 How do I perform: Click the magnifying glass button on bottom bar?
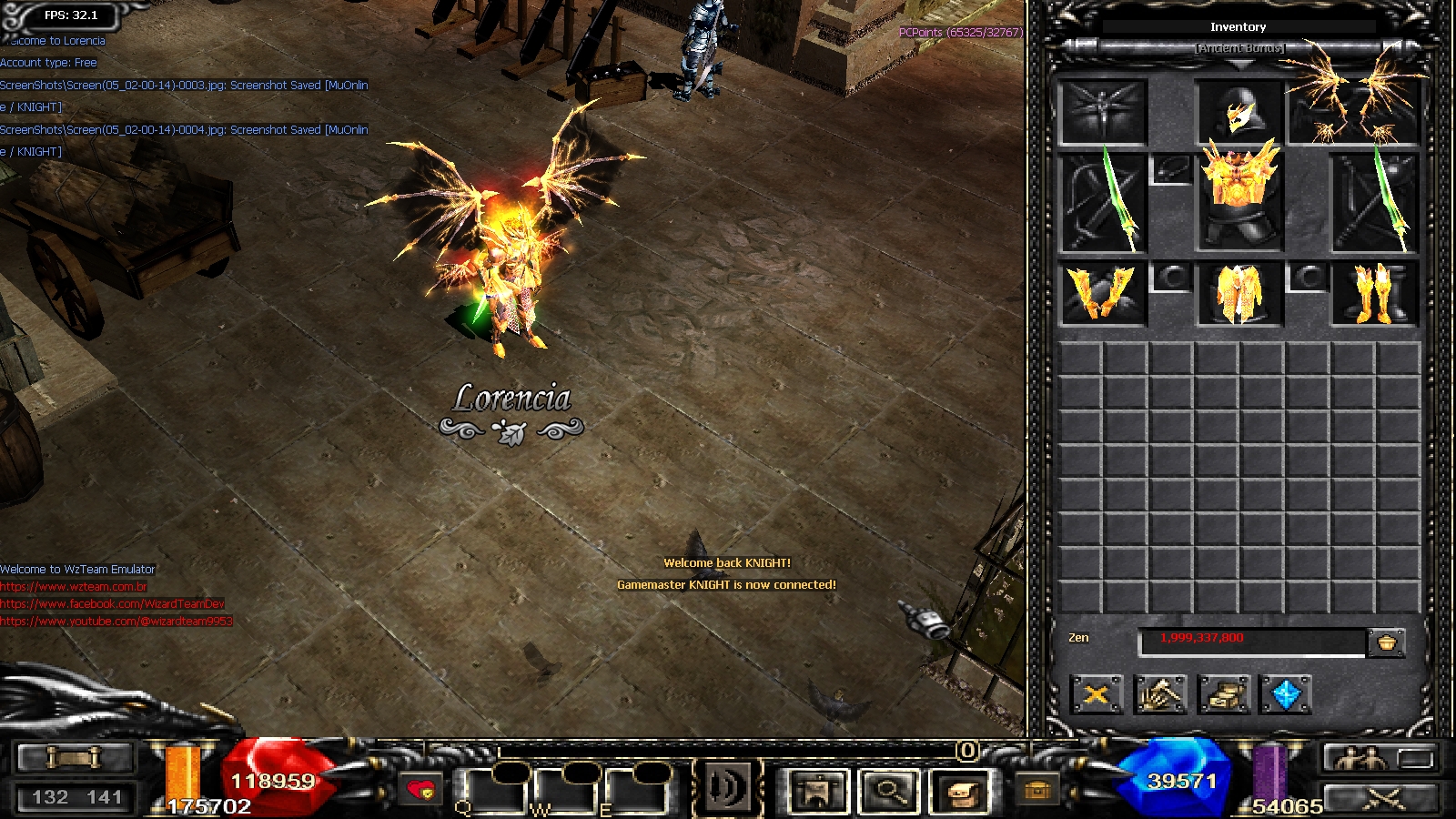point(889,790)
